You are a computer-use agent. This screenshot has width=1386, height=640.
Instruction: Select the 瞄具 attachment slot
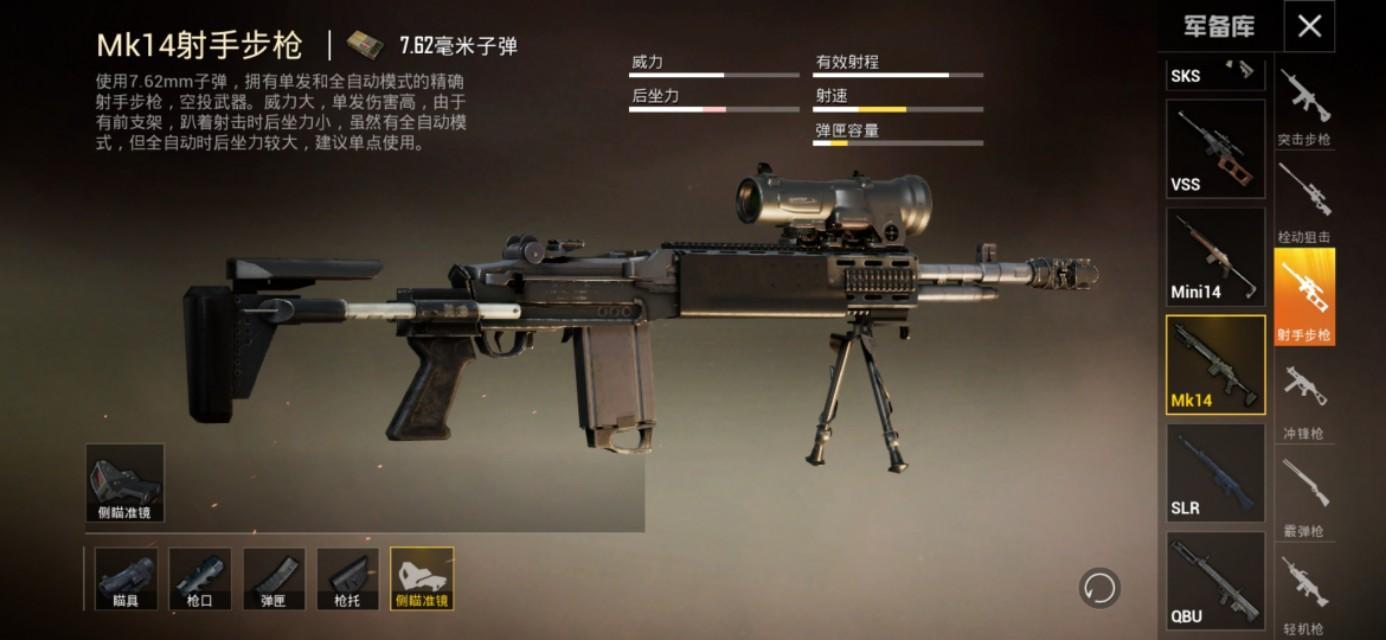point(126,578)
